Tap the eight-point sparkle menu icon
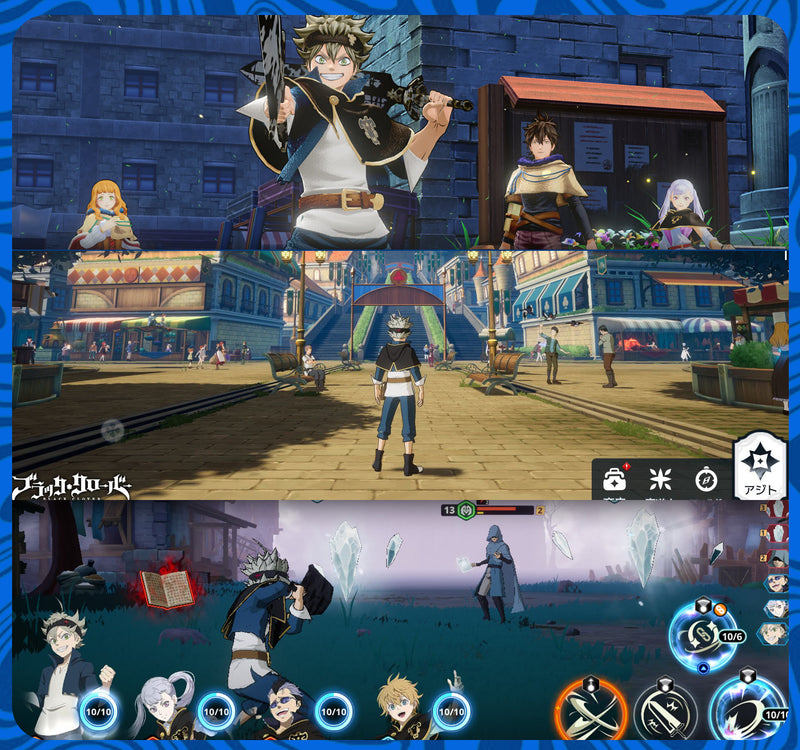Screen dimensions: 800x750 click(660, 479)
